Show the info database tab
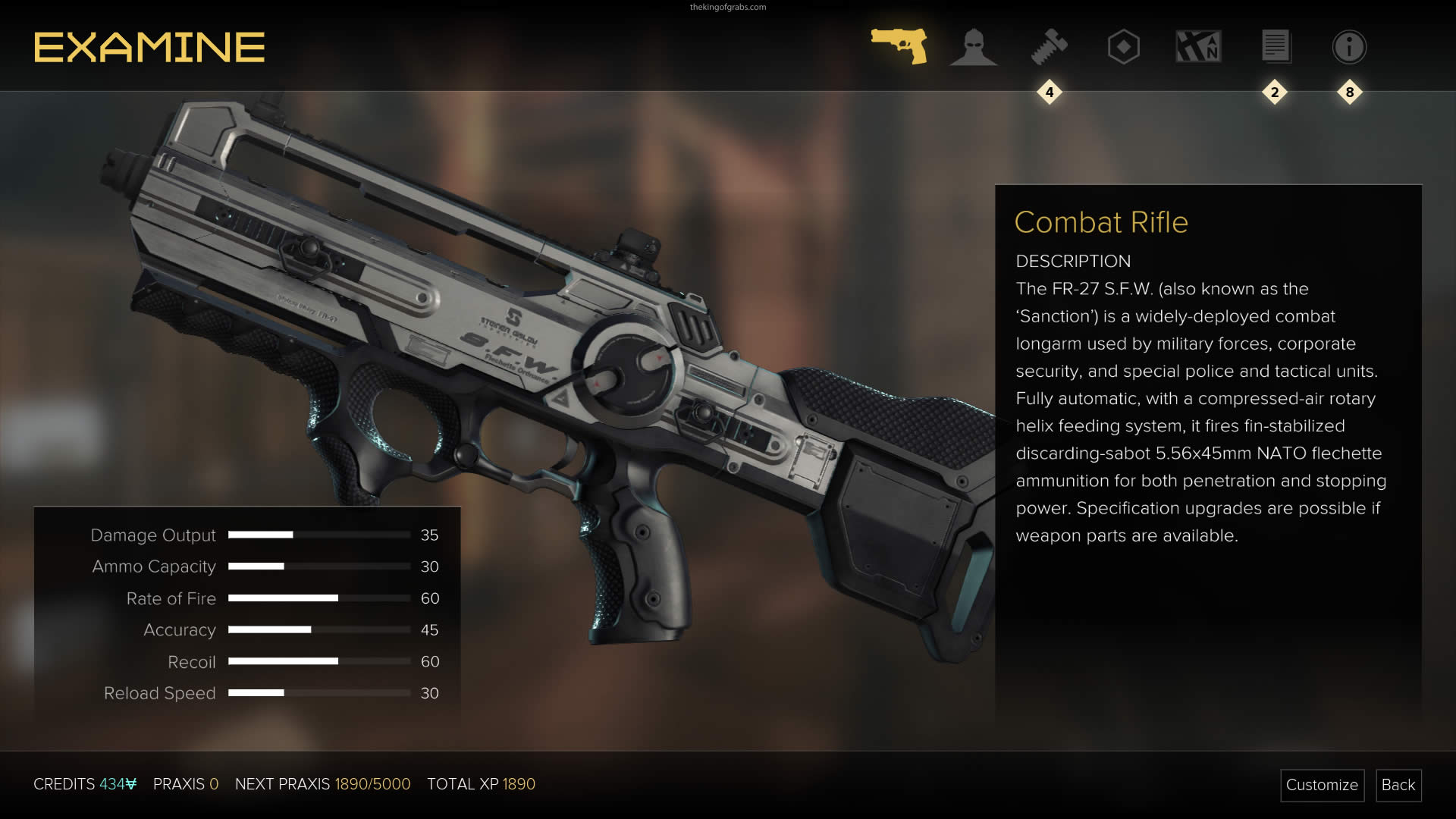The image size is (1456, 819). point(1349,47)
